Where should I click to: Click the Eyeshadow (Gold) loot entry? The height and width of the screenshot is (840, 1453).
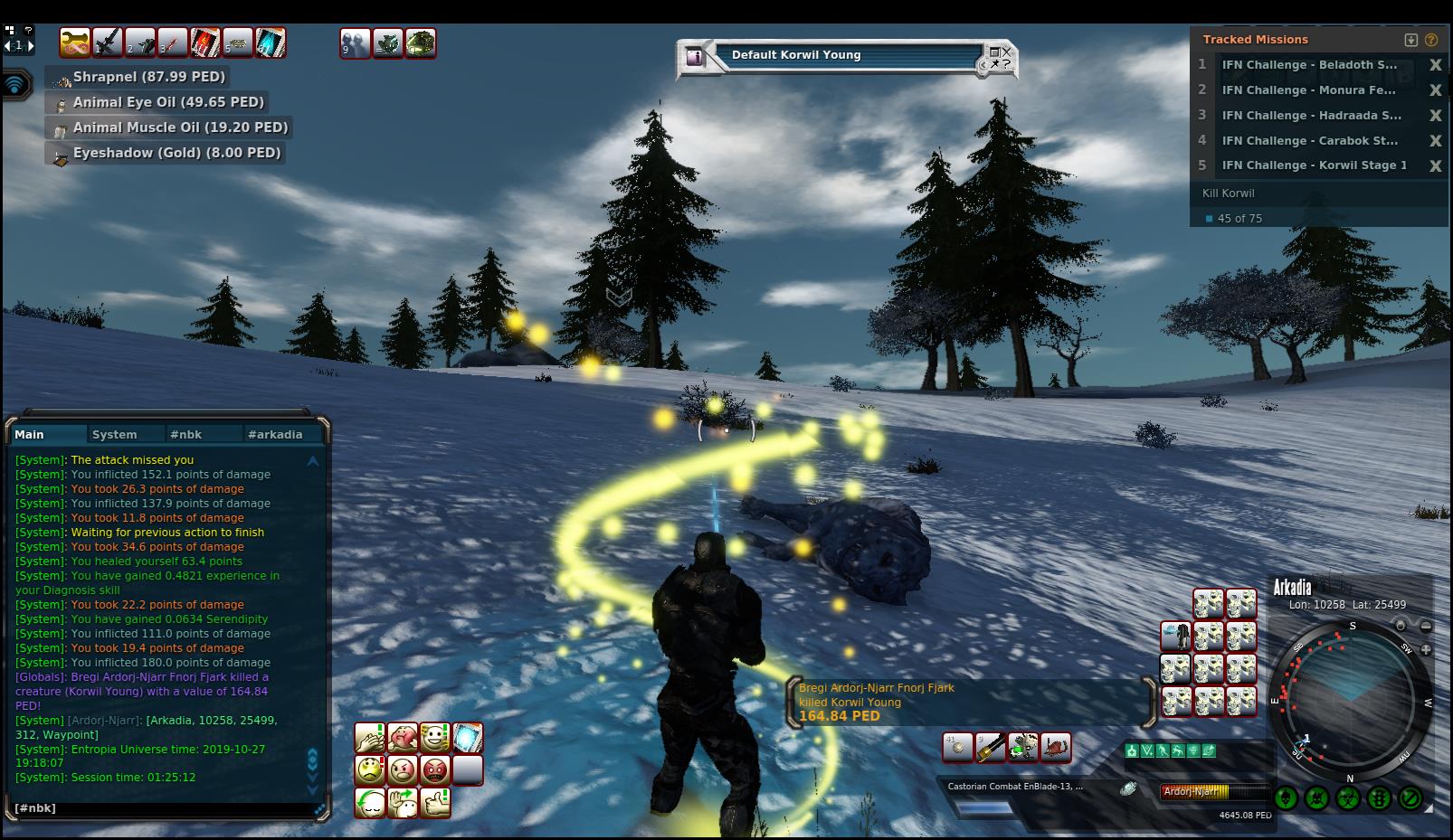point(176,154)
